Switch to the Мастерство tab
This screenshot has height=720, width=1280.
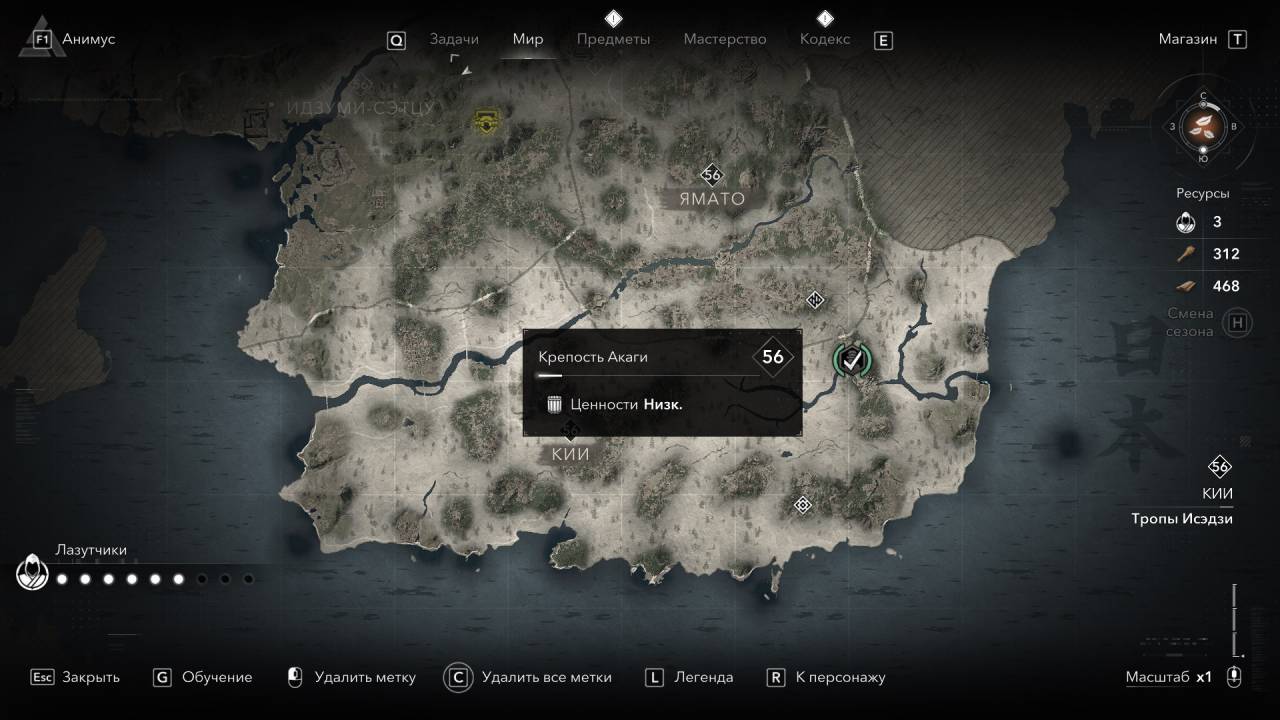[x=725, y=39]
